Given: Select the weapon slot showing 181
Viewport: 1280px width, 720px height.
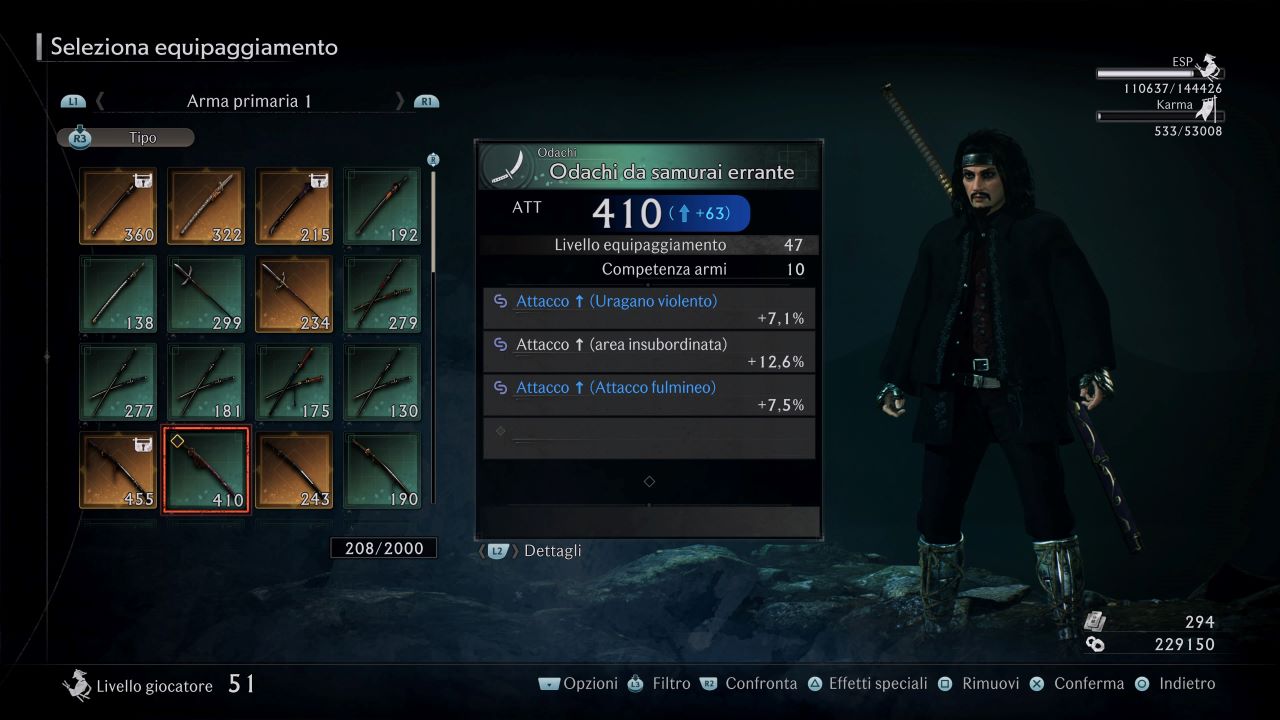Looking at the screenshot, I should [x=206, y=382].
